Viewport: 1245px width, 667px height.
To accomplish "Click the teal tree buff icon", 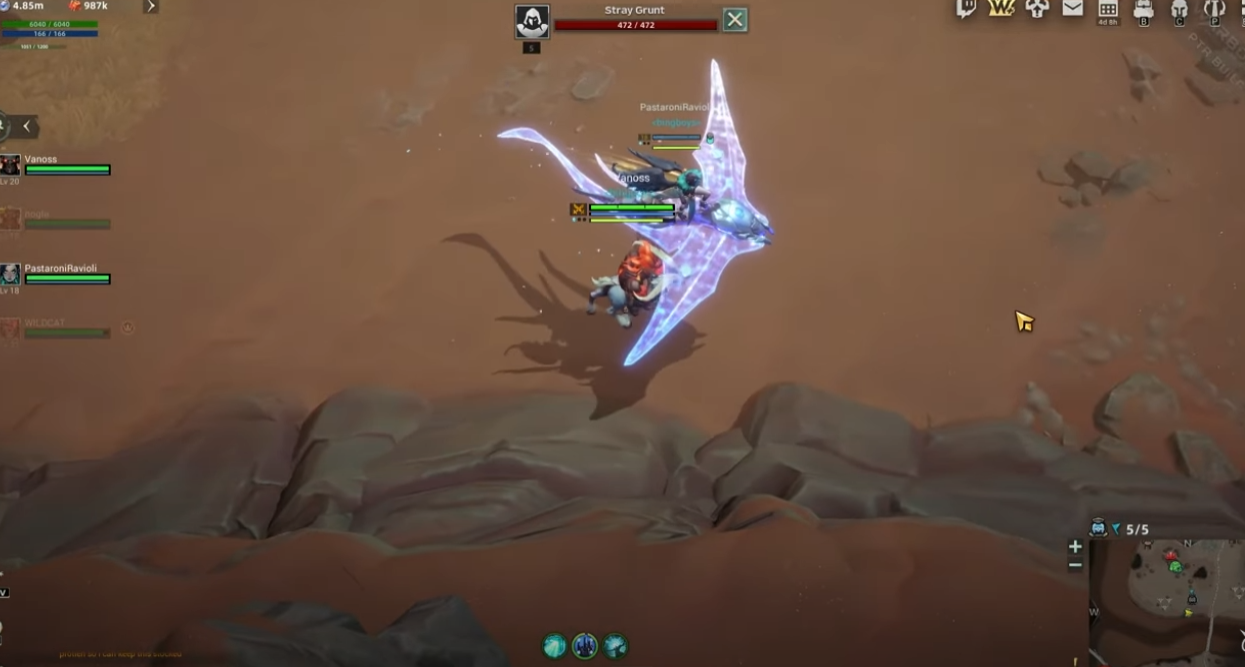I will [x=616, y=646].
